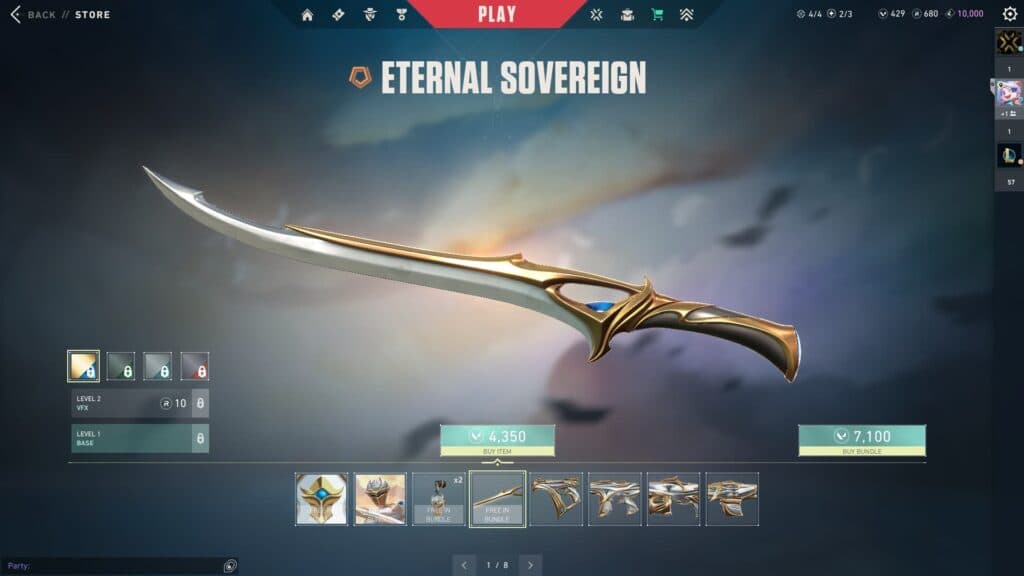
Task: Start matchmaking with the PLAY button
Action: tap(497, 14)
